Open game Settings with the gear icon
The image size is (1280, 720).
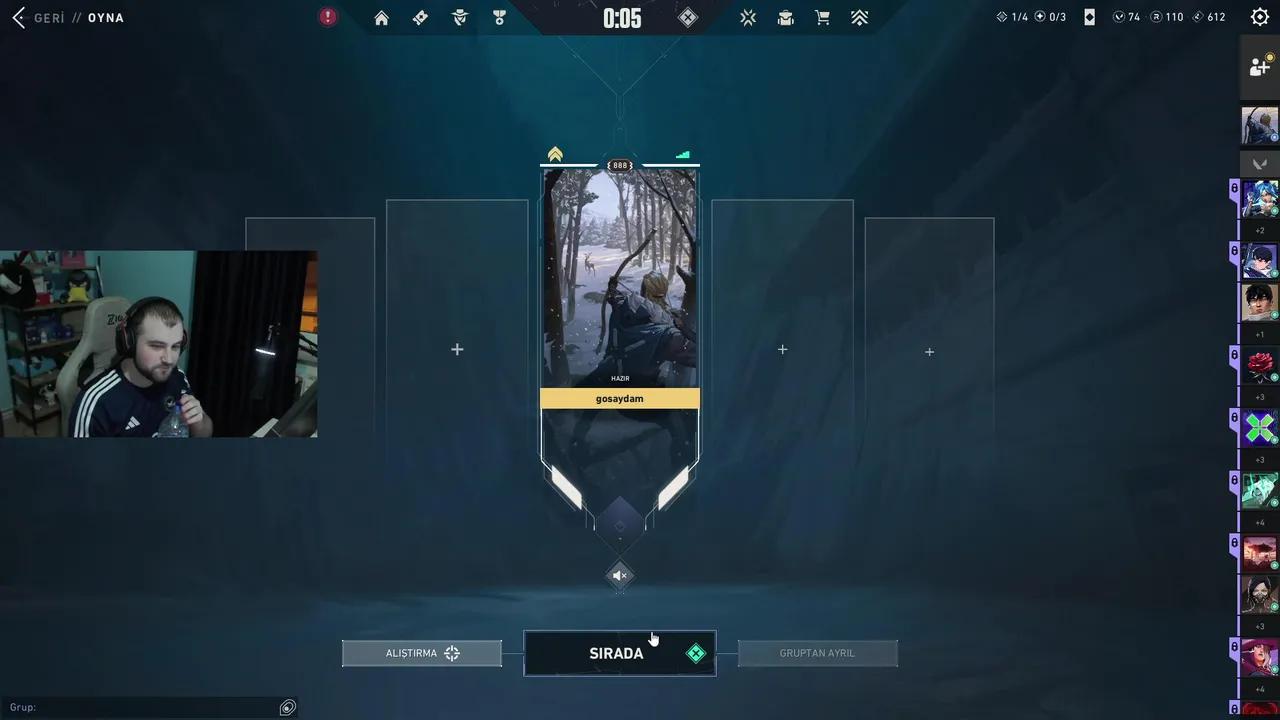tap(1259, 17)
